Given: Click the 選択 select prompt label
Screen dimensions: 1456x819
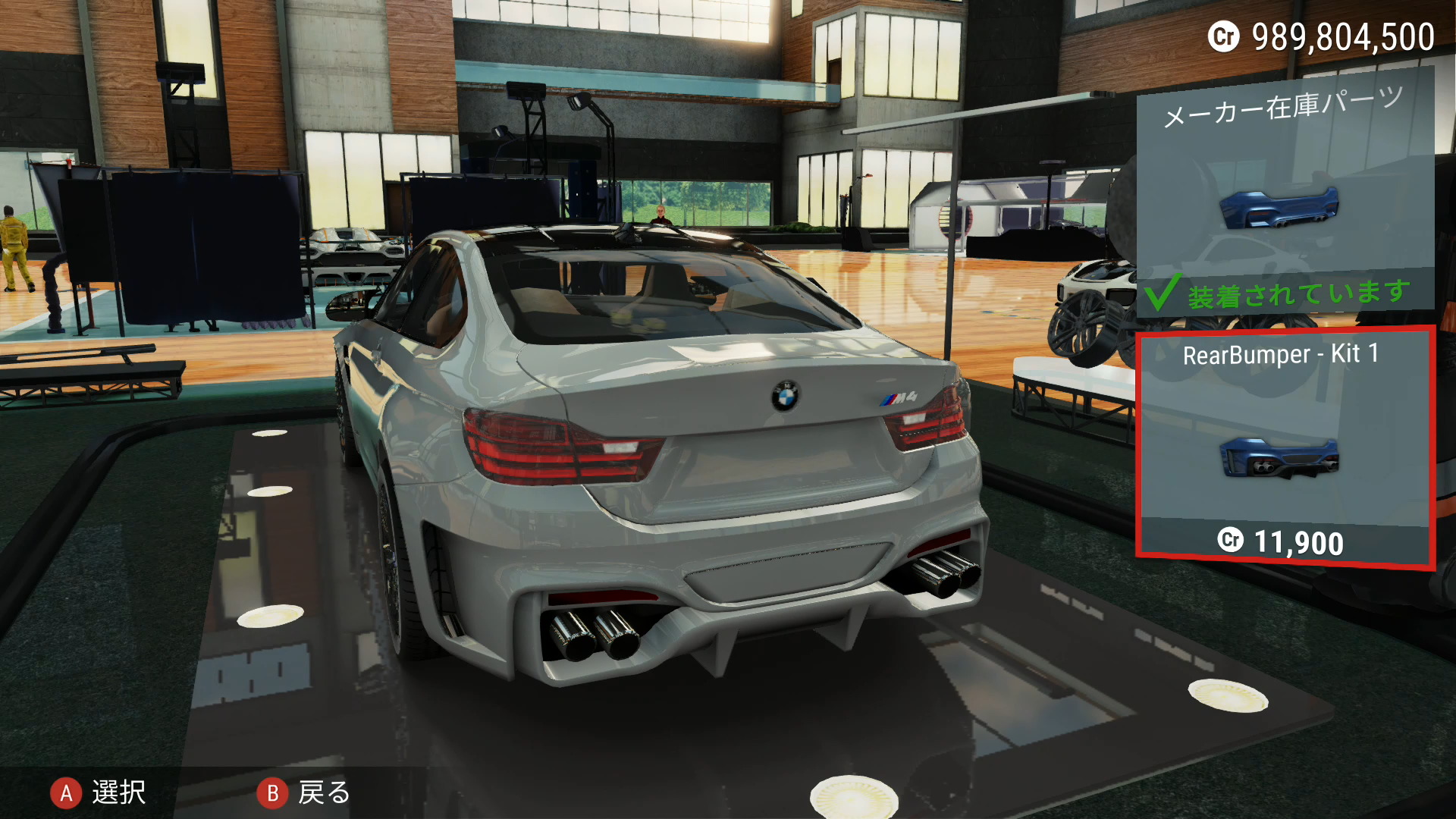Looking at the screenshot, I should pyautogui.click(x=118, y=792).
